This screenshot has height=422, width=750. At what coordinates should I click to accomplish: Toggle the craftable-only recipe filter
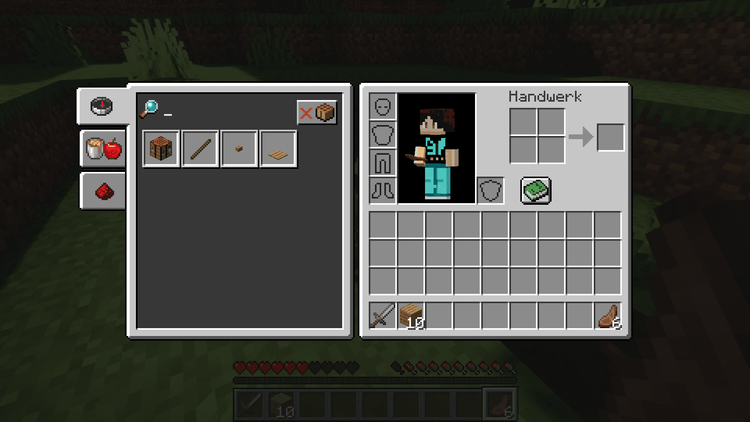tap(316, 112)
